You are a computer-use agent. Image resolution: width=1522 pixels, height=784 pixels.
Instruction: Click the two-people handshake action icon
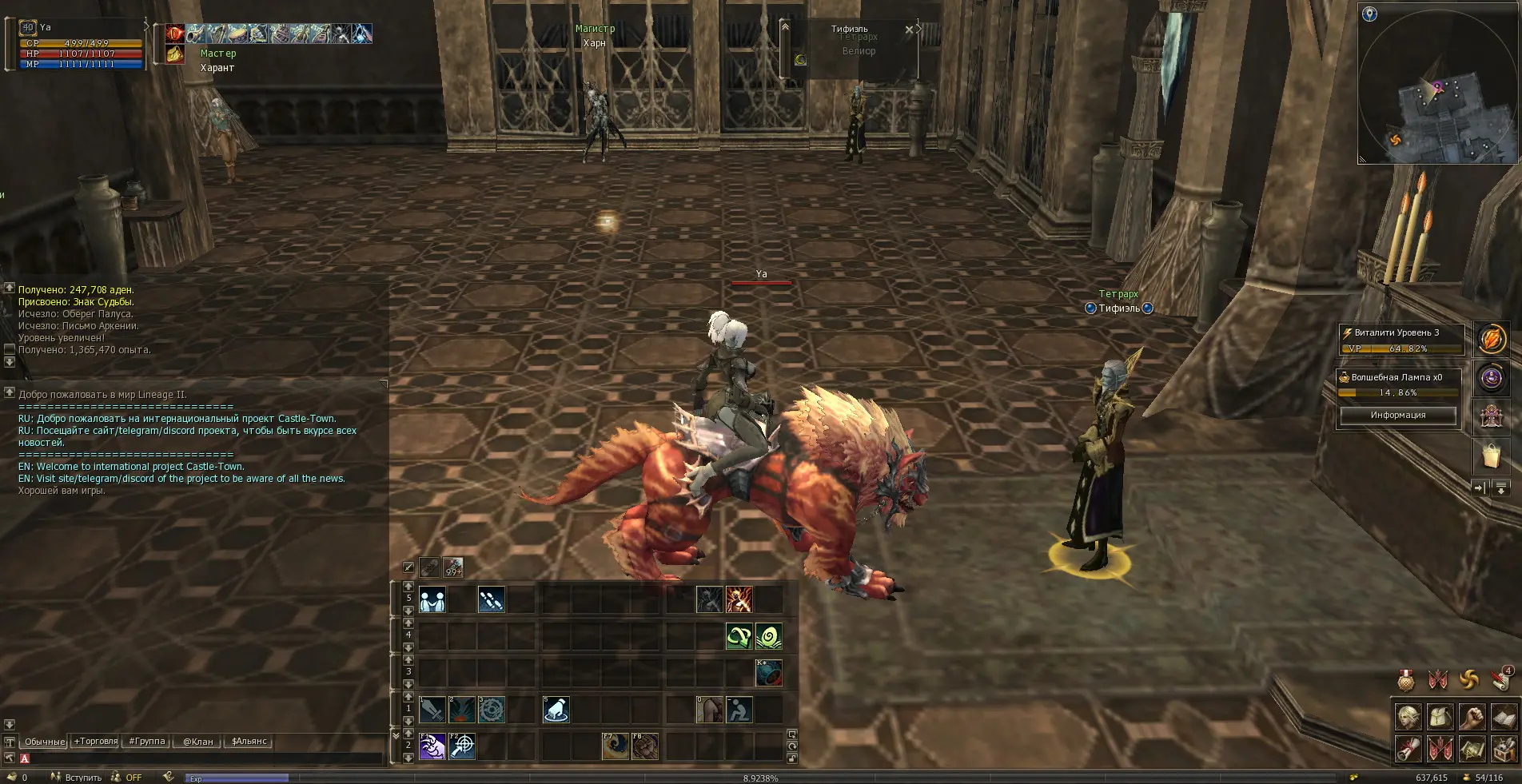click(432, 599)
